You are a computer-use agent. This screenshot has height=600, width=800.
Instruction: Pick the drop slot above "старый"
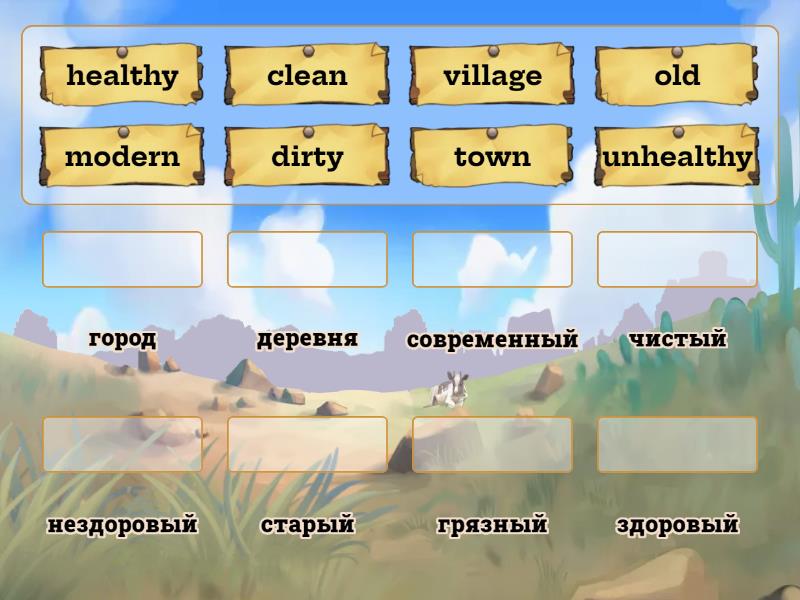point(307,444)
